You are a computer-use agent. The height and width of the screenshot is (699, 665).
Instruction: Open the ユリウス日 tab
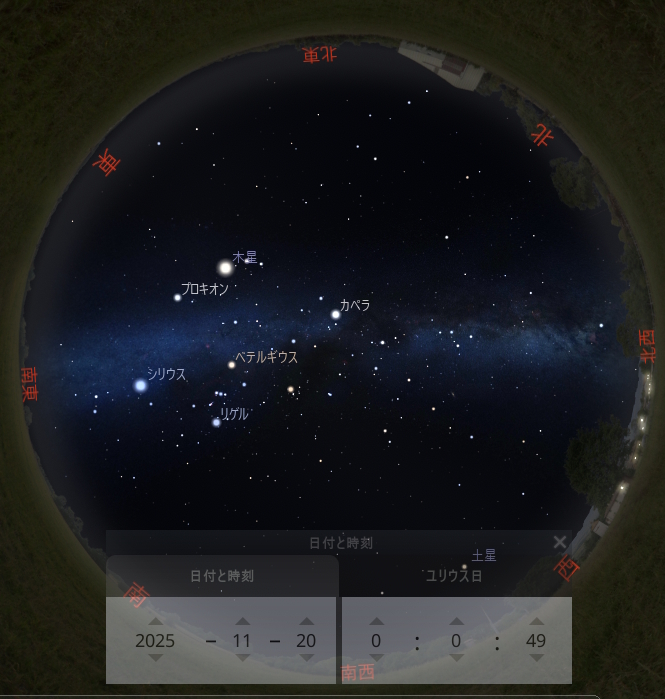(454, 576)
